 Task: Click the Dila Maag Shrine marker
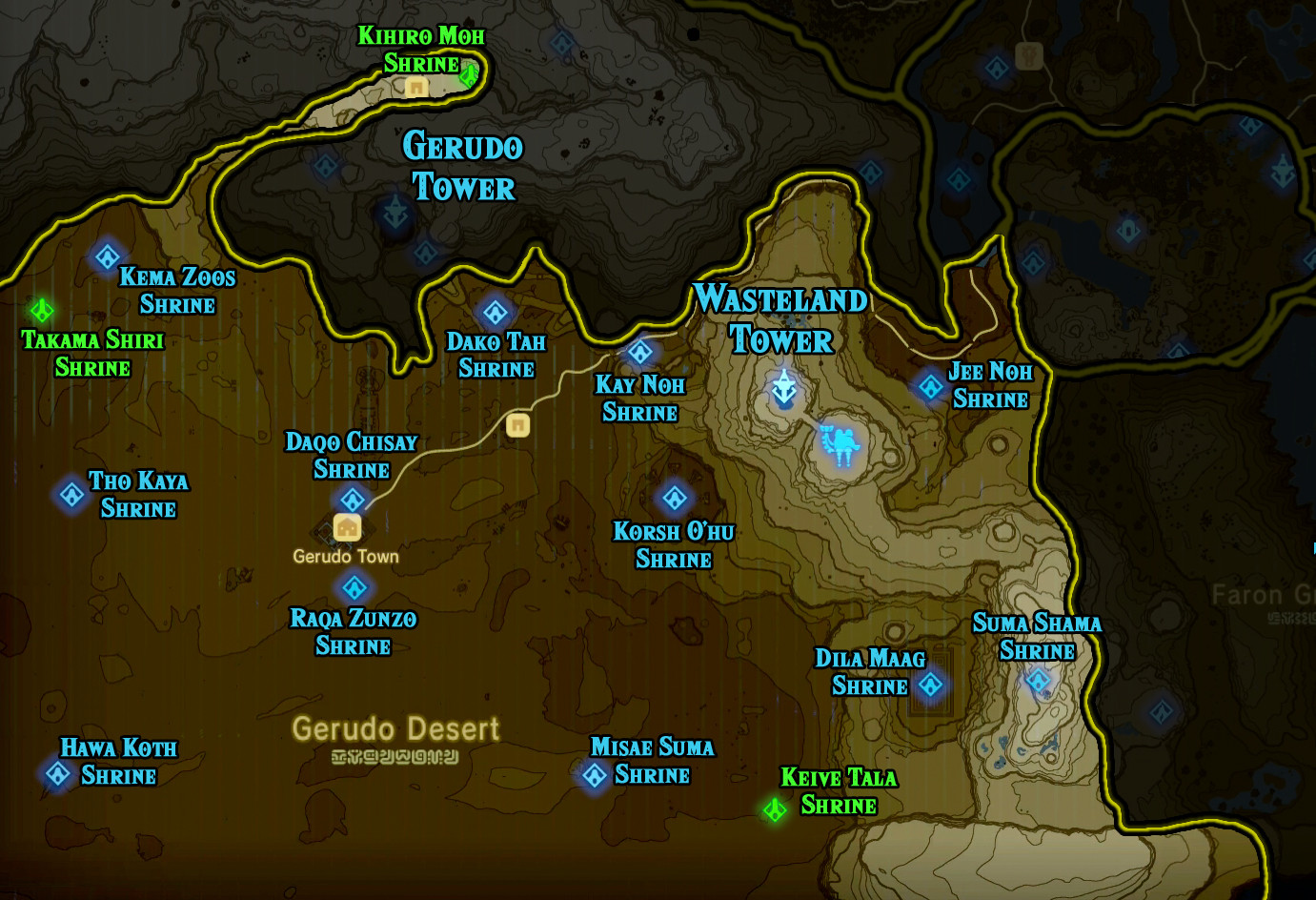pos(929,685)
